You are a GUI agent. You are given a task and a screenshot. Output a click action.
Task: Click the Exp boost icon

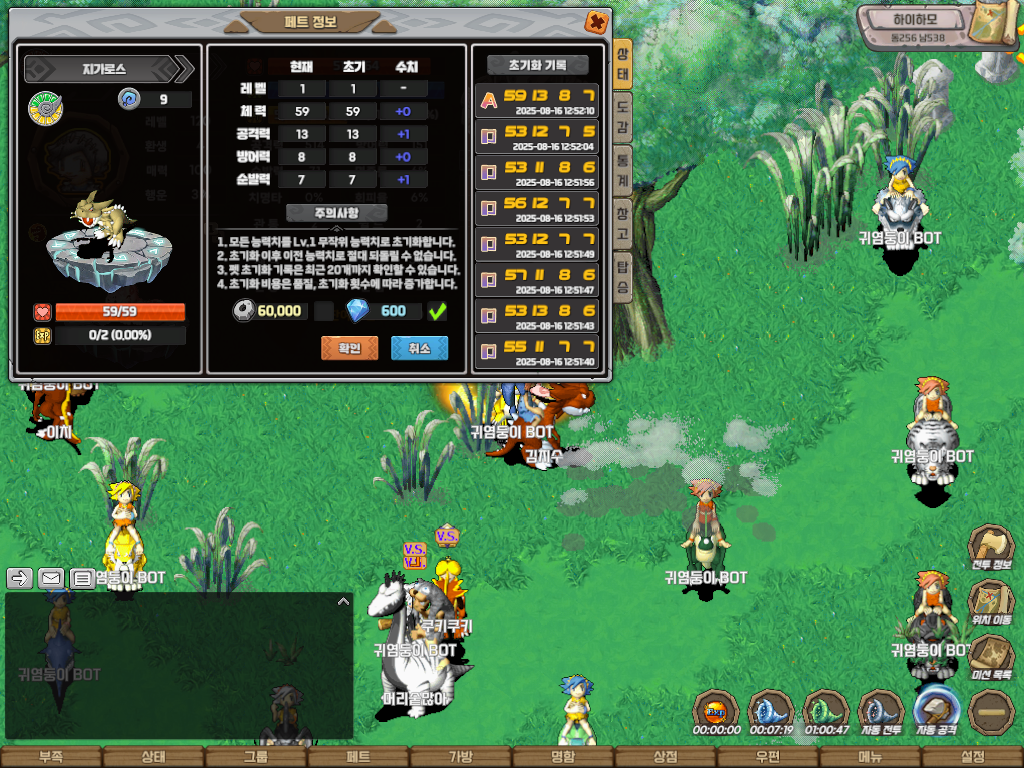(x=716, y=710)
